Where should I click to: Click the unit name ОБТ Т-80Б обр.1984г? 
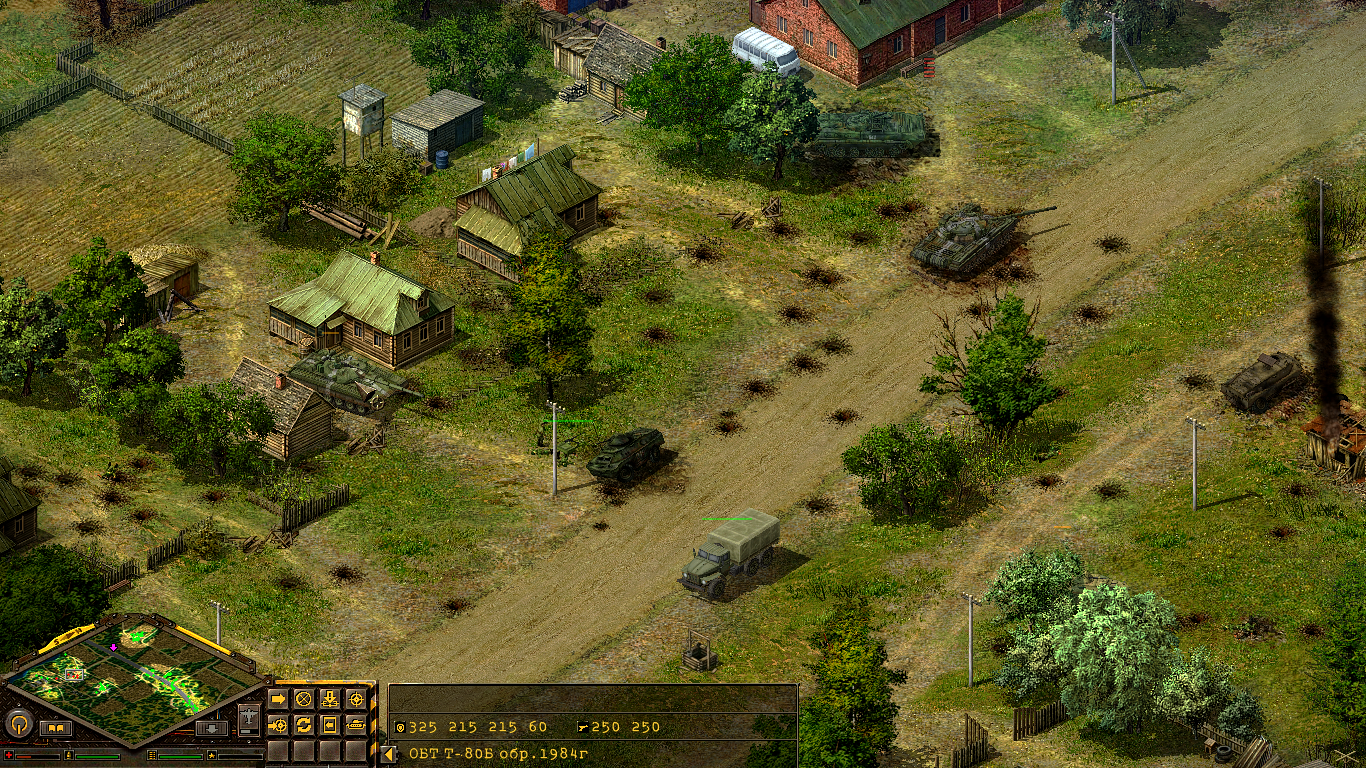tap(498, 752)
